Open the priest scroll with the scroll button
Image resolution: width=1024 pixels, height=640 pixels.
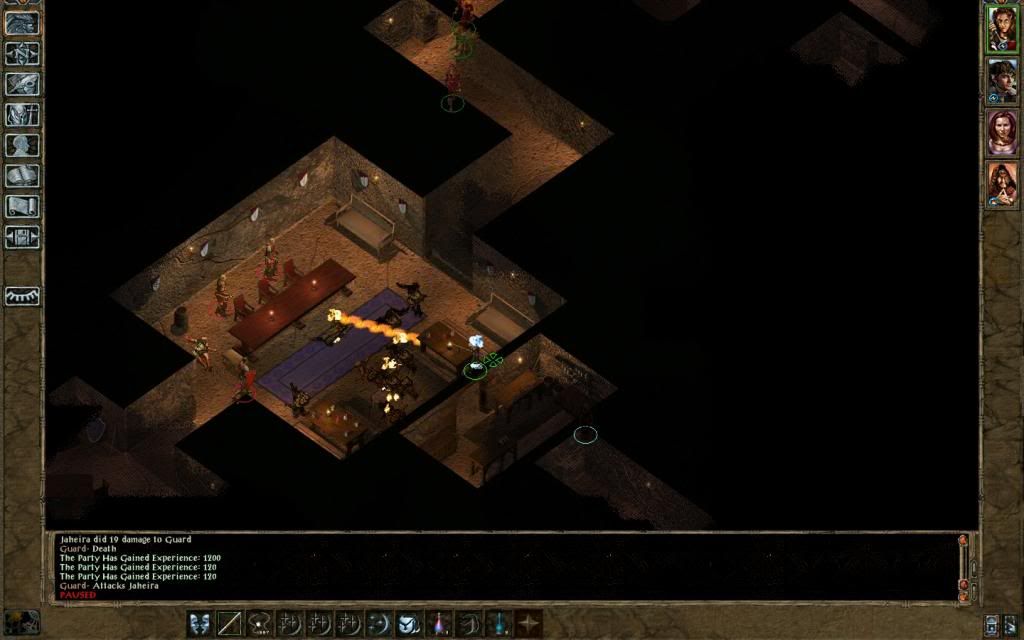(x=22, y=206)
